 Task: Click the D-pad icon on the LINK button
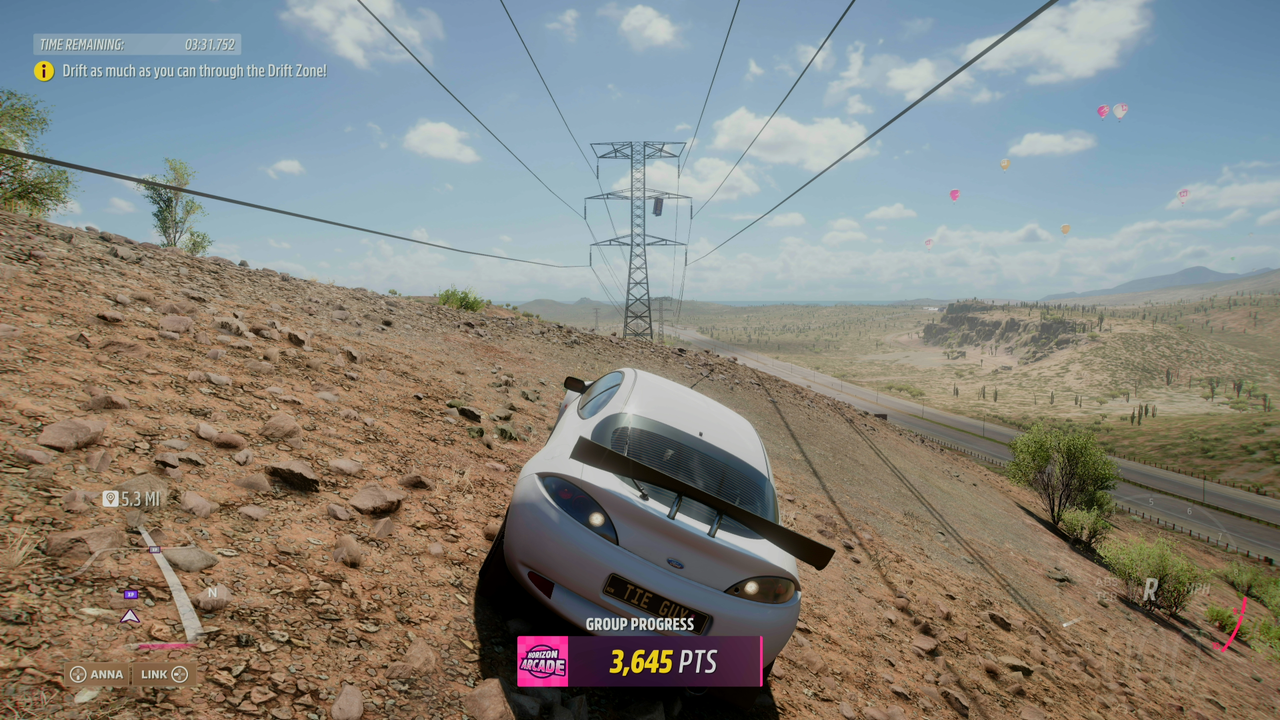[178, 674]
